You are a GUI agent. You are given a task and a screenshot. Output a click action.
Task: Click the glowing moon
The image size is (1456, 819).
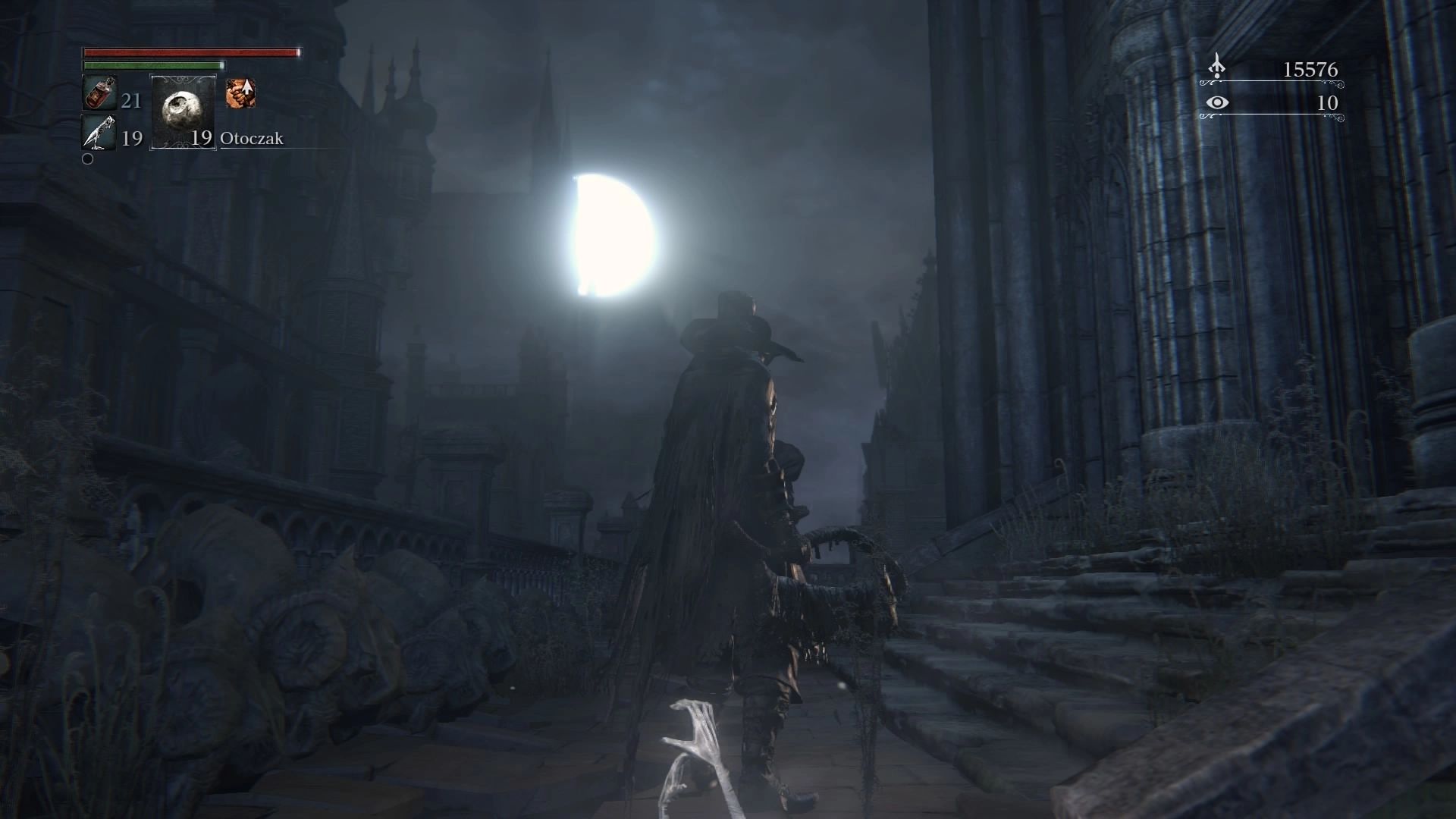pos(614,235)
